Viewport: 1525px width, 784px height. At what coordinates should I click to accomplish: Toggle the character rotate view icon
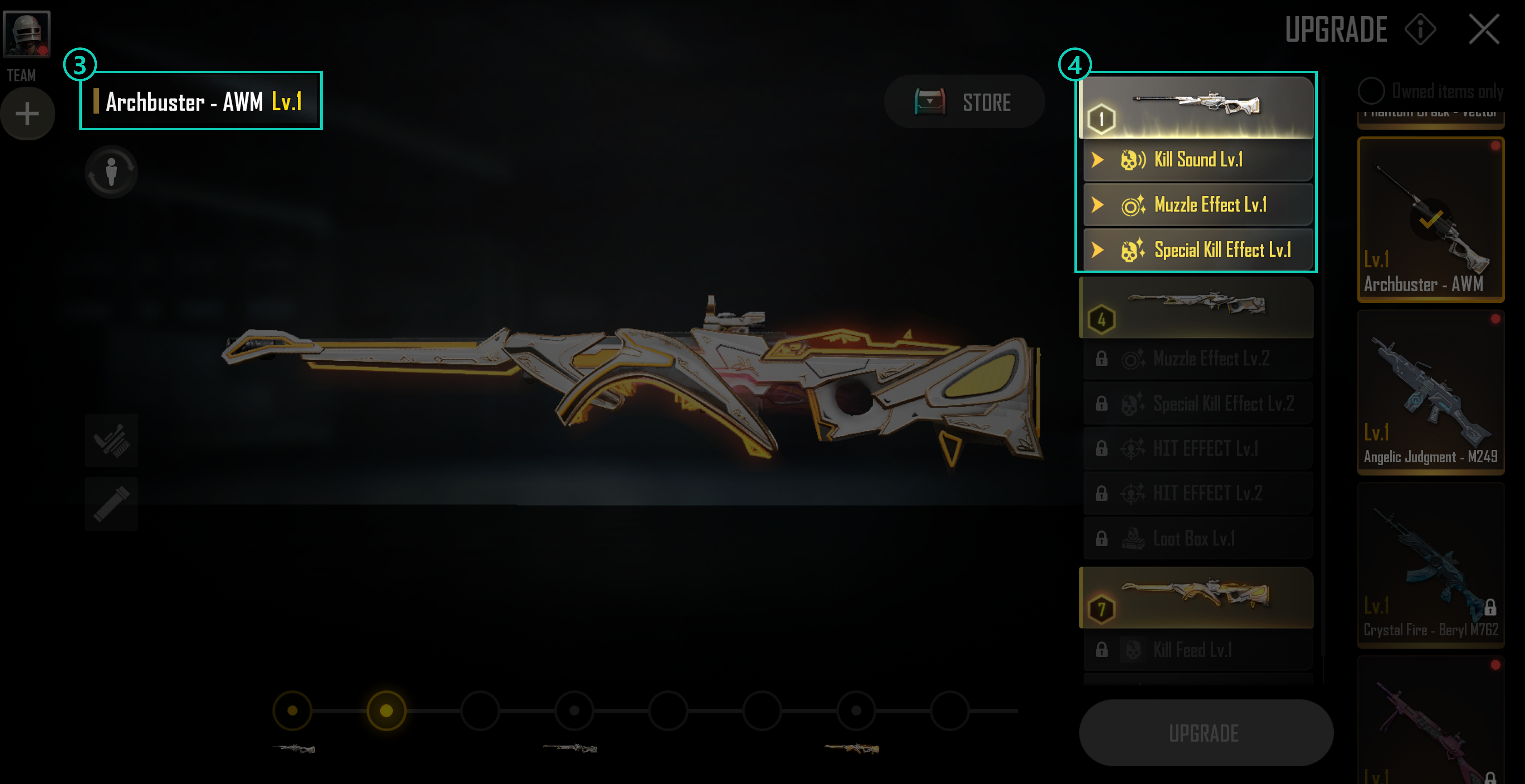coord(111,172)
